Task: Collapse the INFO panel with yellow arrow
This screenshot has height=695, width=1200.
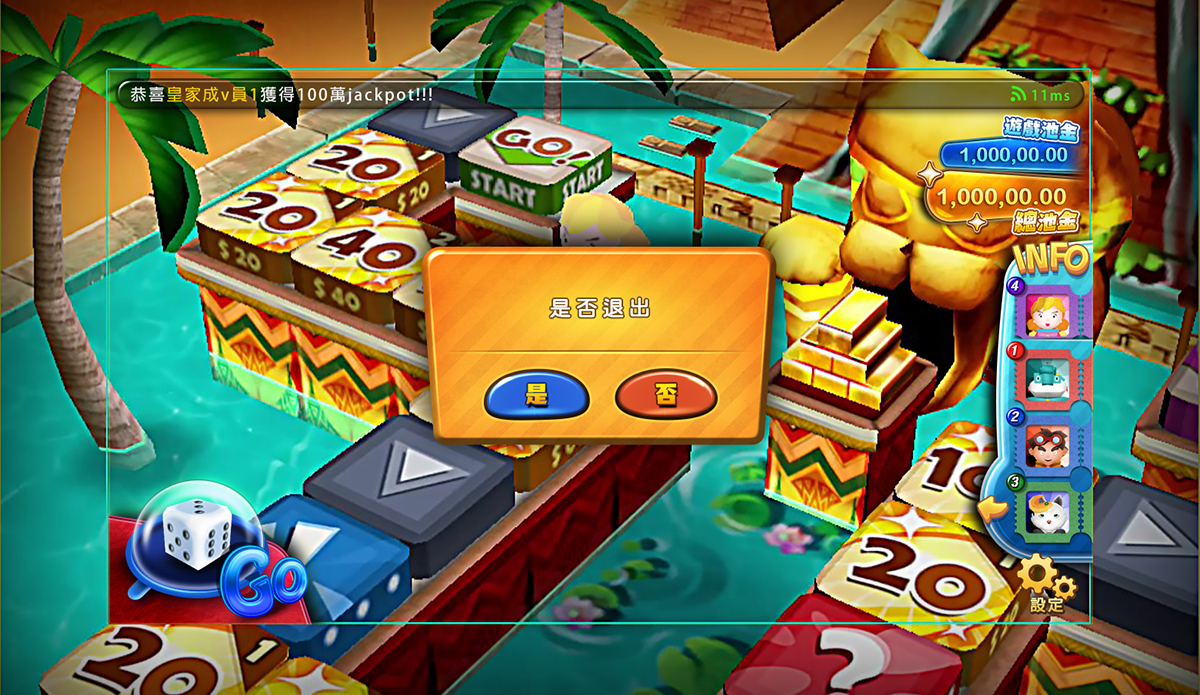Action: click(993, 511)
